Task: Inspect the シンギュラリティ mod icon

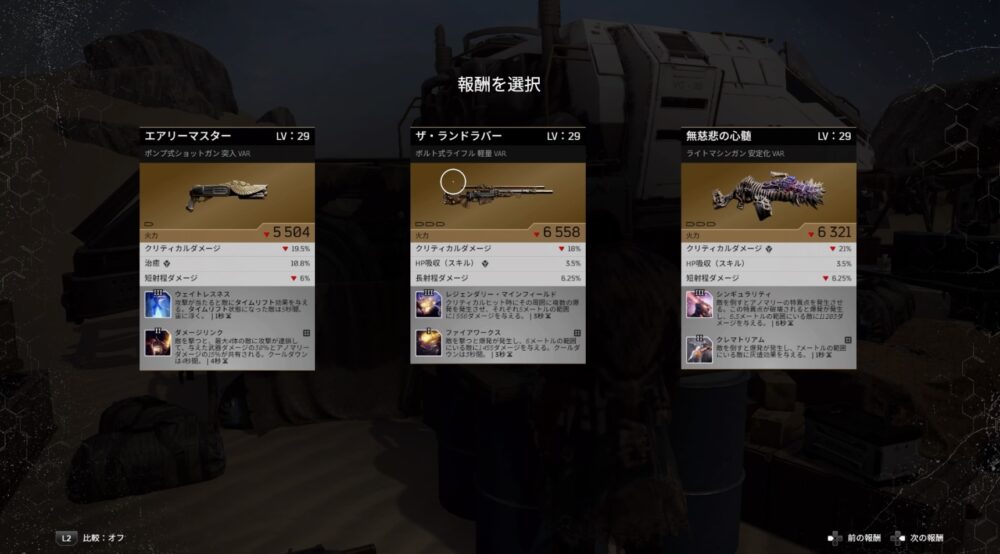Action: (x=699, y=304)
